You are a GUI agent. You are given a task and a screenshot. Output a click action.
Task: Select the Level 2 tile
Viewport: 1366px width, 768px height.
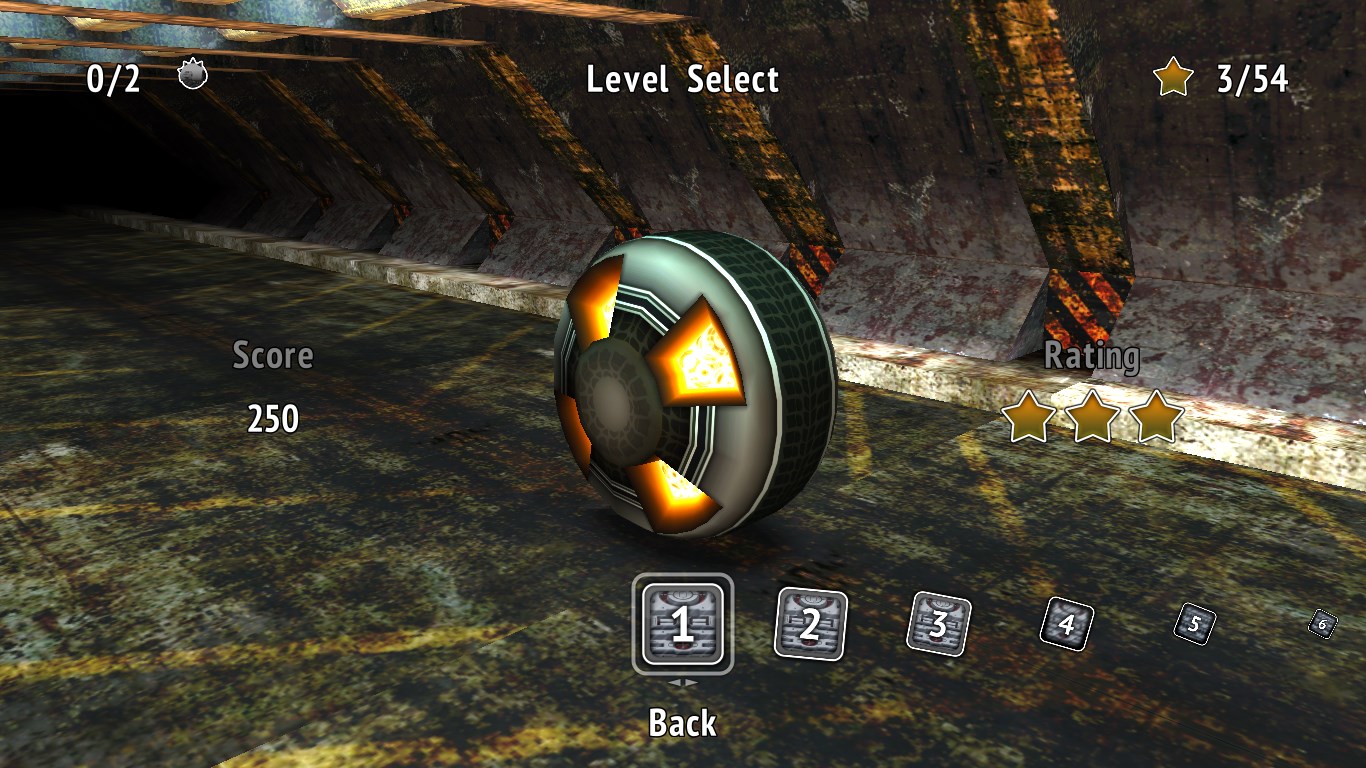tap(810, 622)
